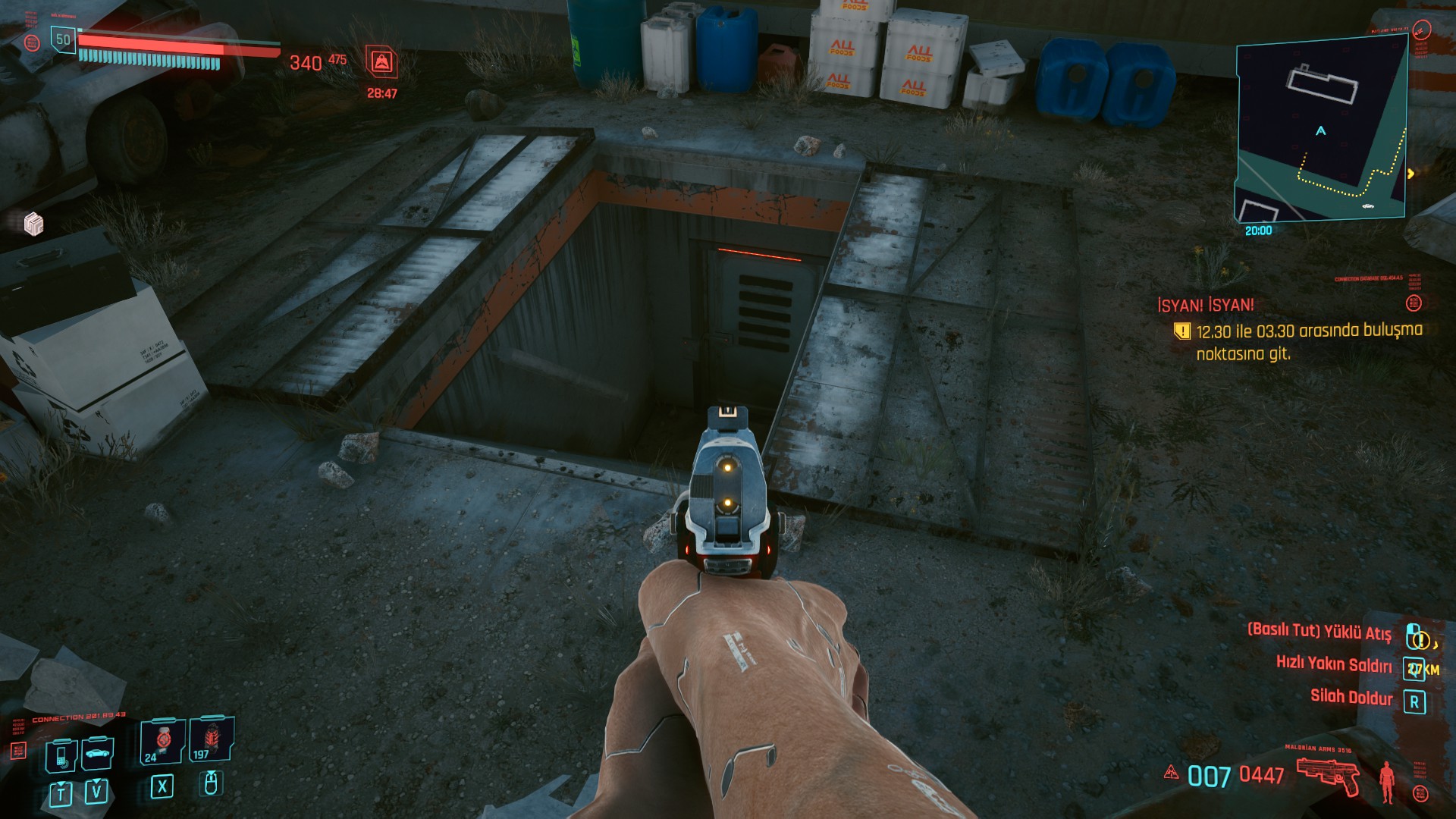Click the minimap in the corner
This screenshot has width=1456, height=819.
tap(1321, 129)
